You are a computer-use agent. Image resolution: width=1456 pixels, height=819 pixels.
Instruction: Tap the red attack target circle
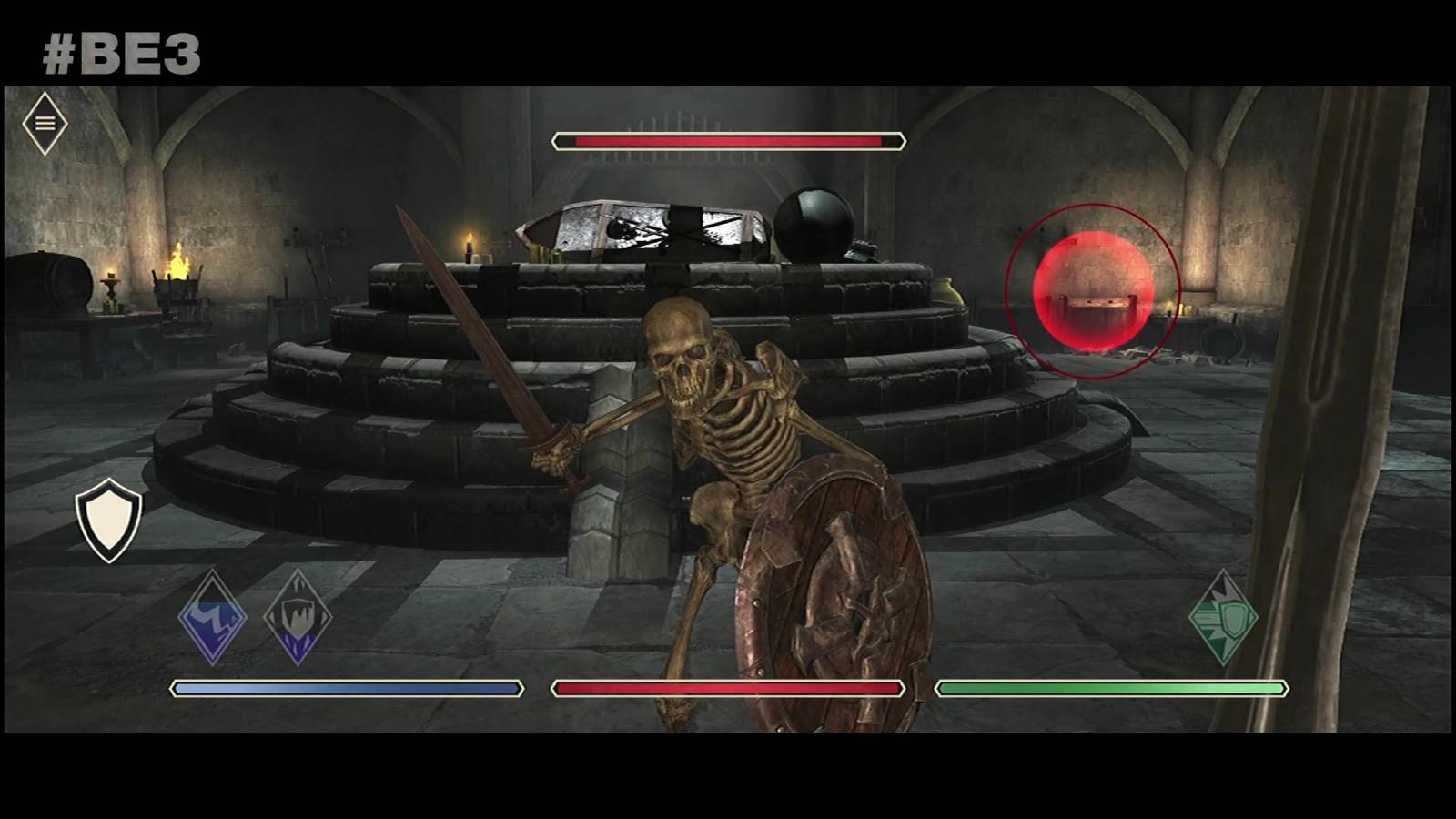(x=1093, y=290)
